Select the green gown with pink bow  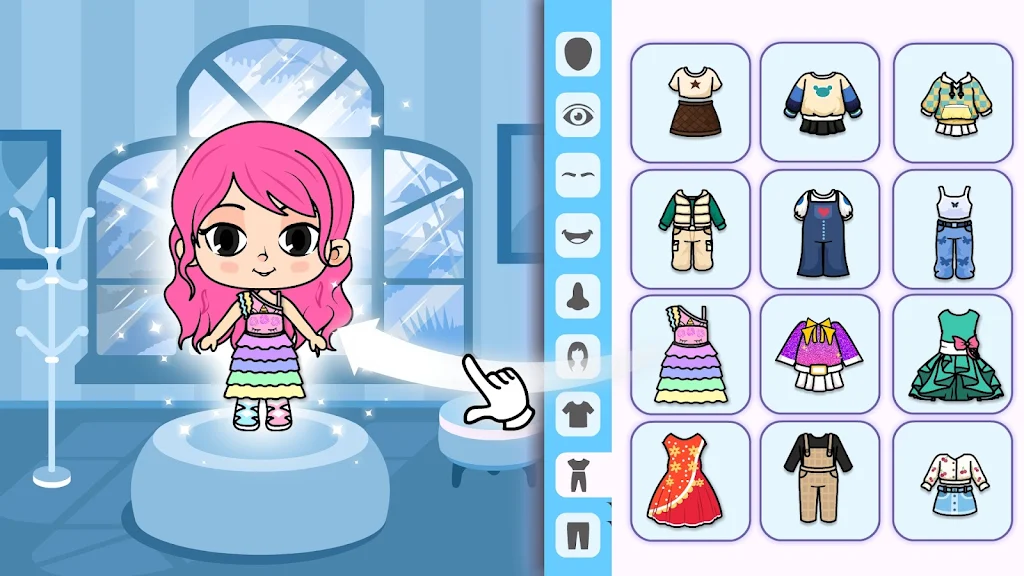pos(951,355)
